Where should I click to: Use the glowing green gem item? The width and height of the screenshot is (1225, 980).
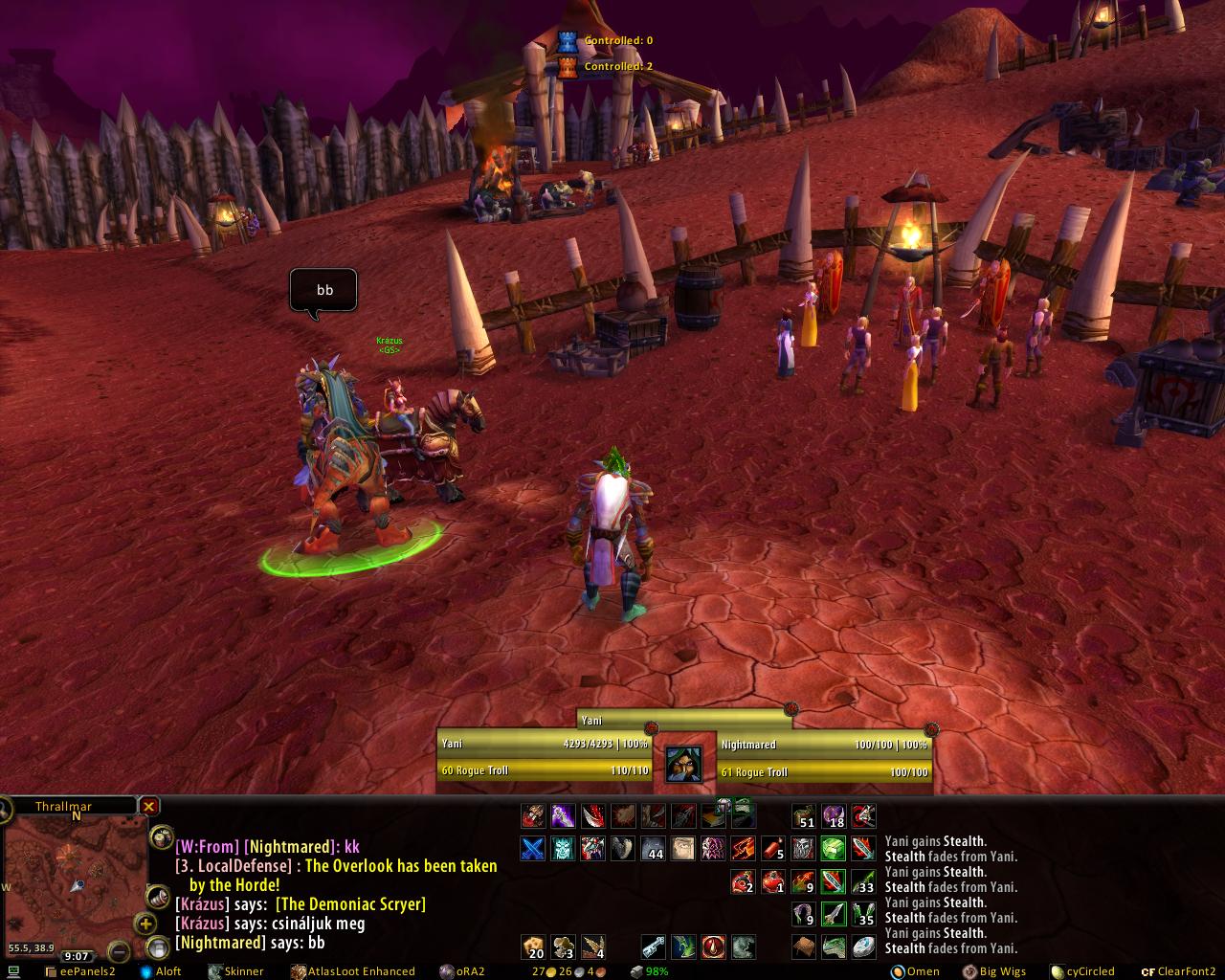point(834,848)
